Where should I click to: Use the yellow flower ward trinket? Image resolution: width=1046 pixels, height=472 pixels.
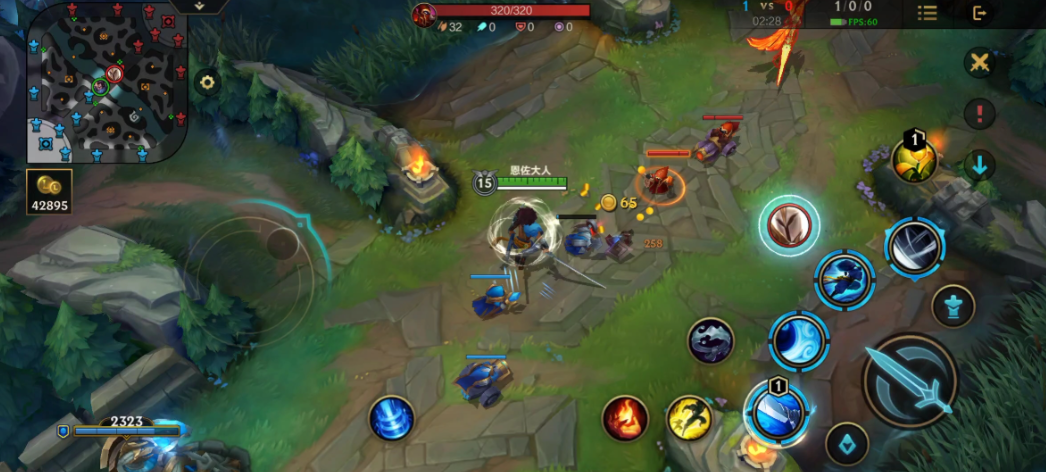click(x=915, y=160)
